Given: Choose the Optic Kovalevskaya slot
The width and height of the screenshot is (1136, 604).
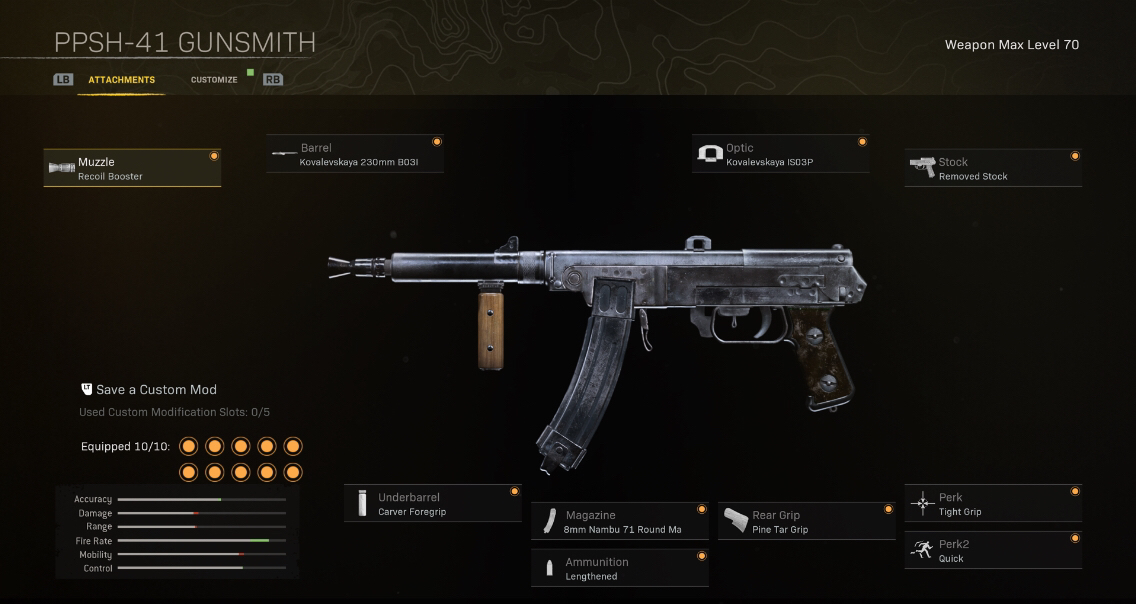Looking at the screenshot, I should pos(780,155).
